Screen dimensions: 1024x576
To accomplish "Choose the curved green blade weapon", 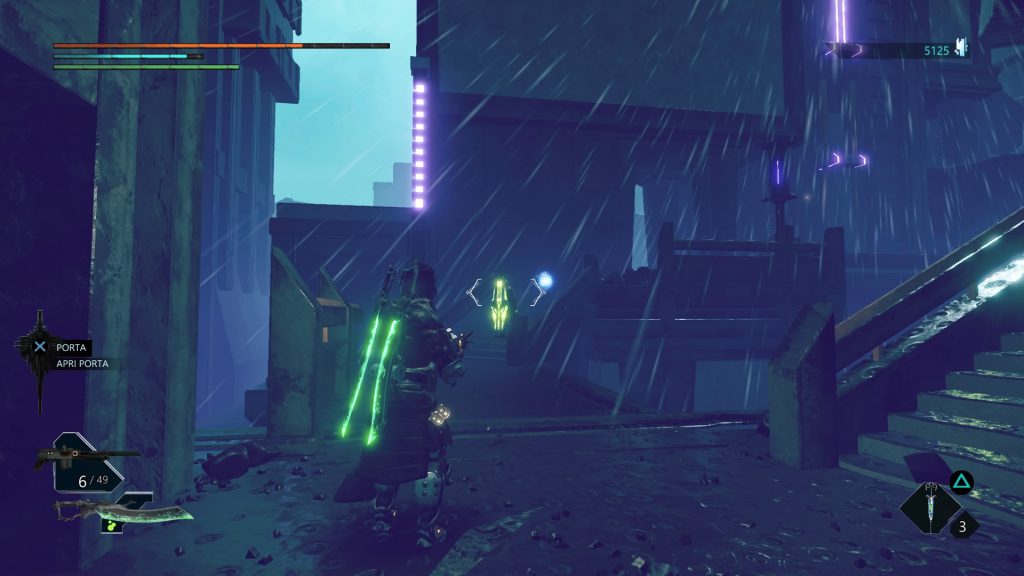I will (x=123, y=513).
